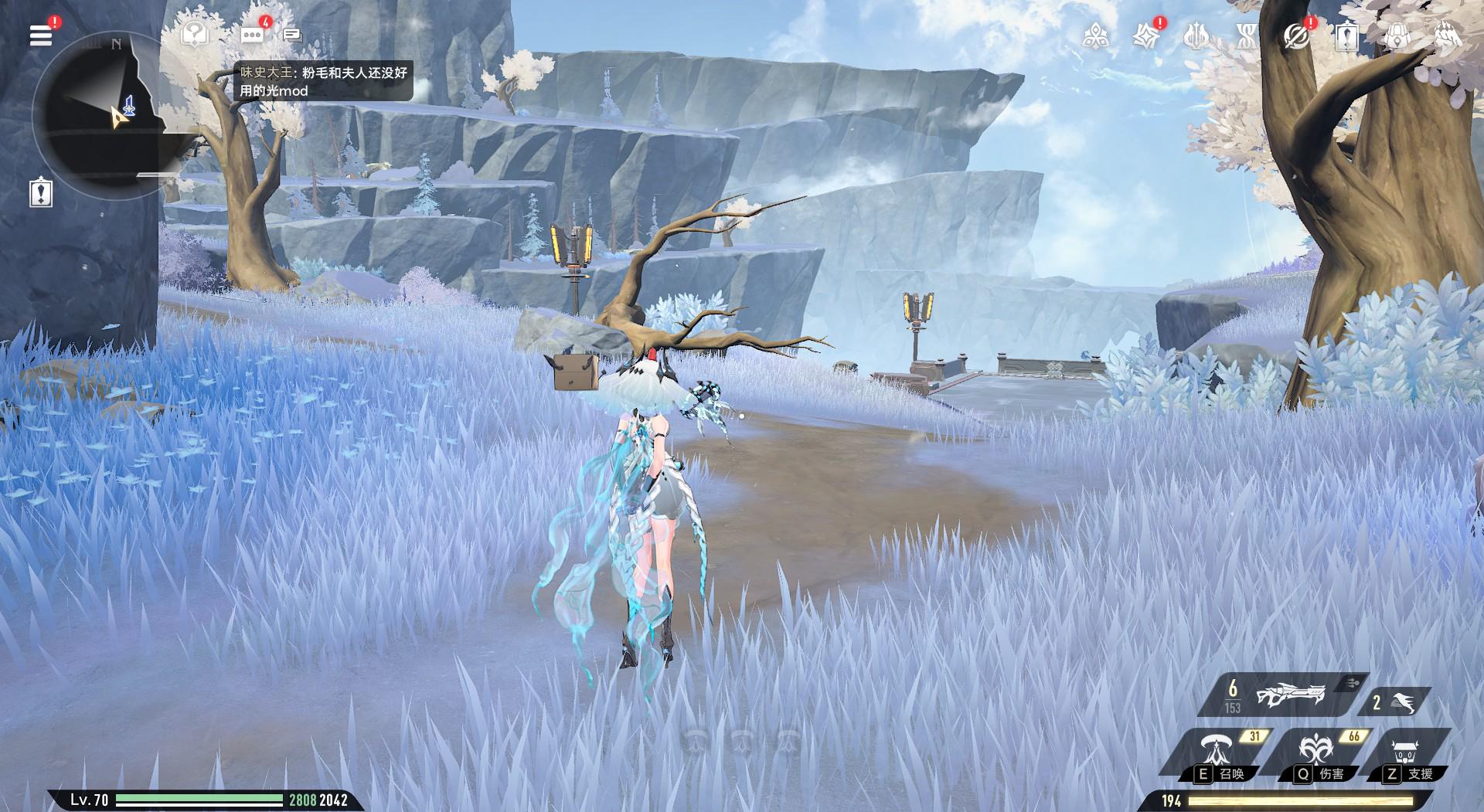Screen dimensions: 1484x812
Task: Open the sword-with-wings icon
Action: 1196,36
